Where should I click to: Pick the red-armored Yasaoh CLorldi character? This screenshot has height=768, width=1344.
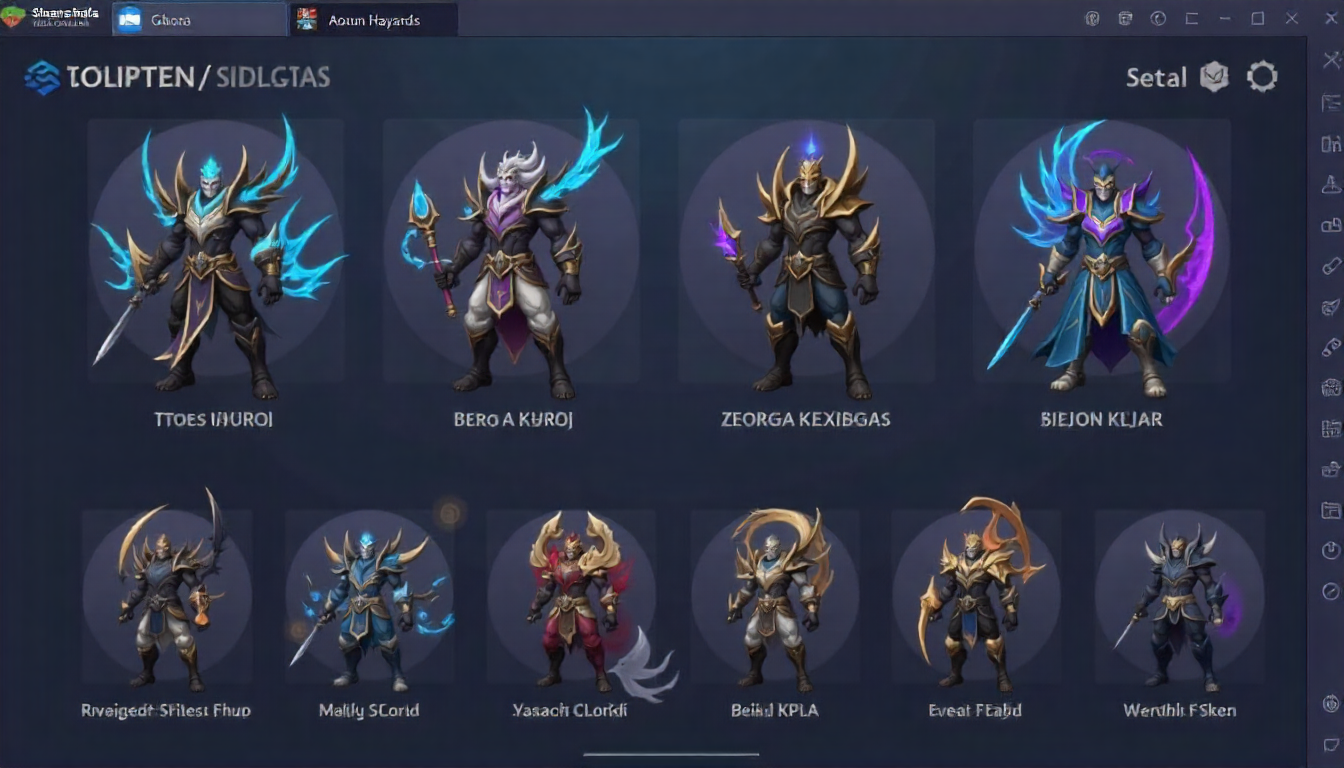pos(570,598)
